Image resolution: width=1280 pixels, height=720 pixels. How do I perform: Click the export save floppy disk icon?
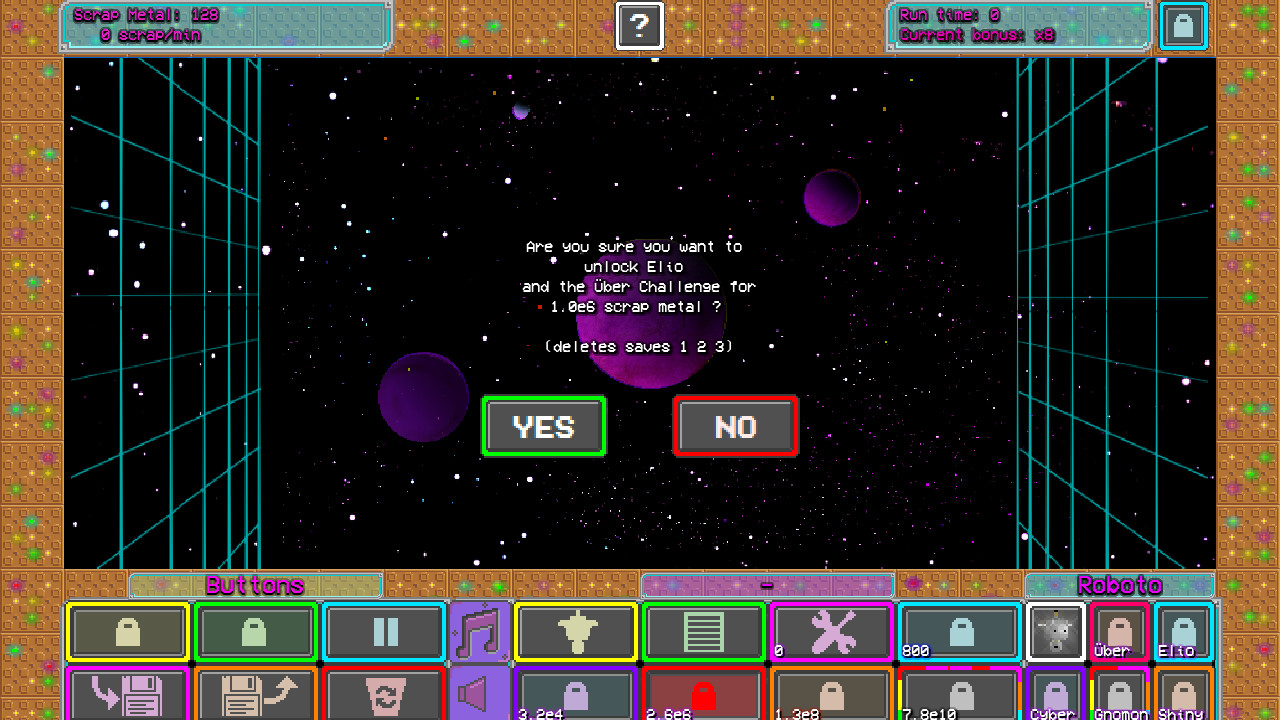tap(255, 693)
